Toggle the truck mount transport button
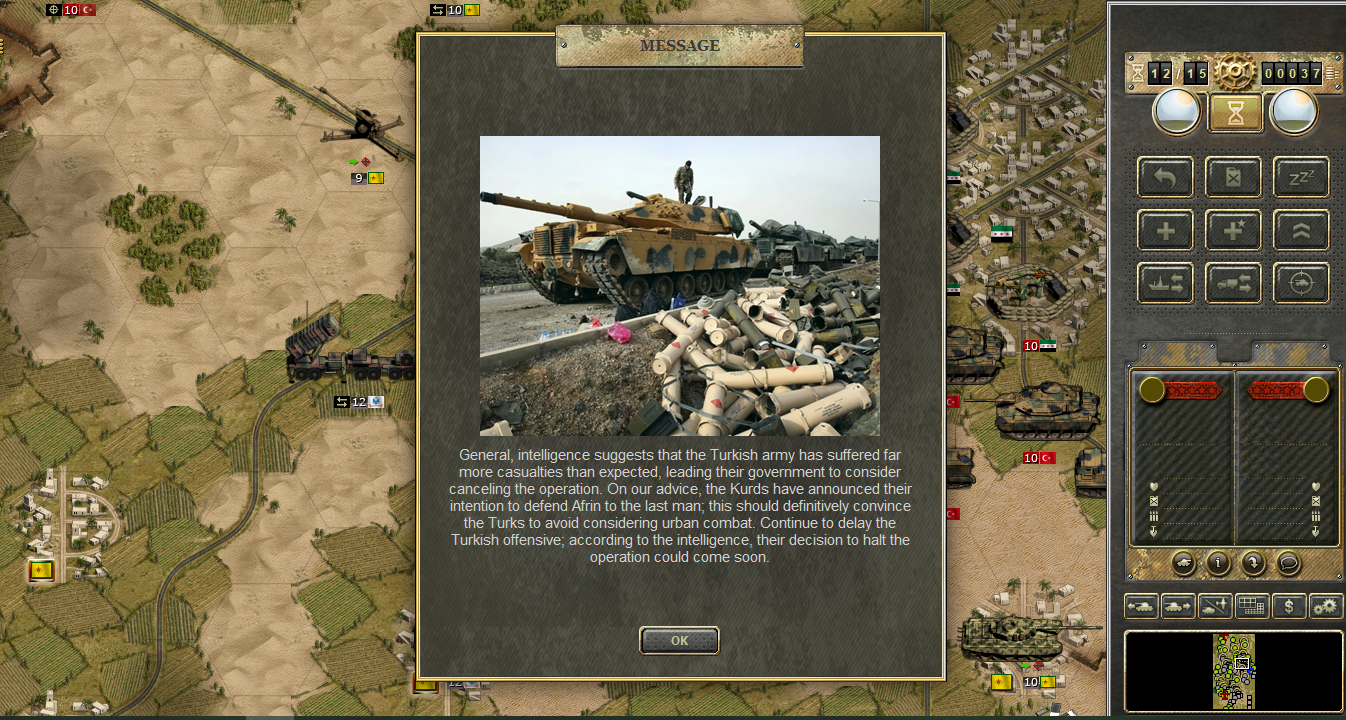 [x=1233, y=284]
